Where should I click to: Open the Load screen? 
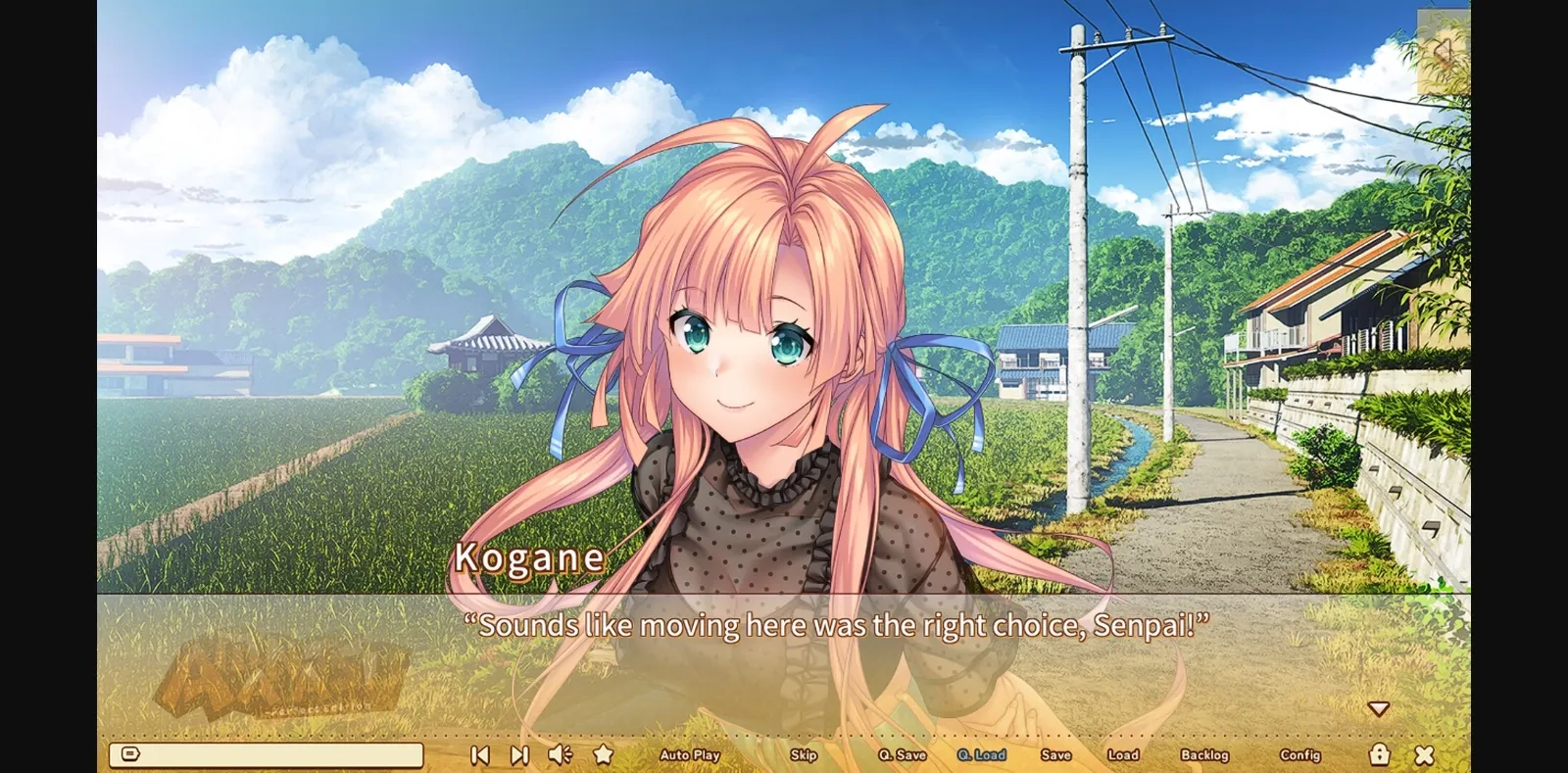click(x=1123, y=754)
